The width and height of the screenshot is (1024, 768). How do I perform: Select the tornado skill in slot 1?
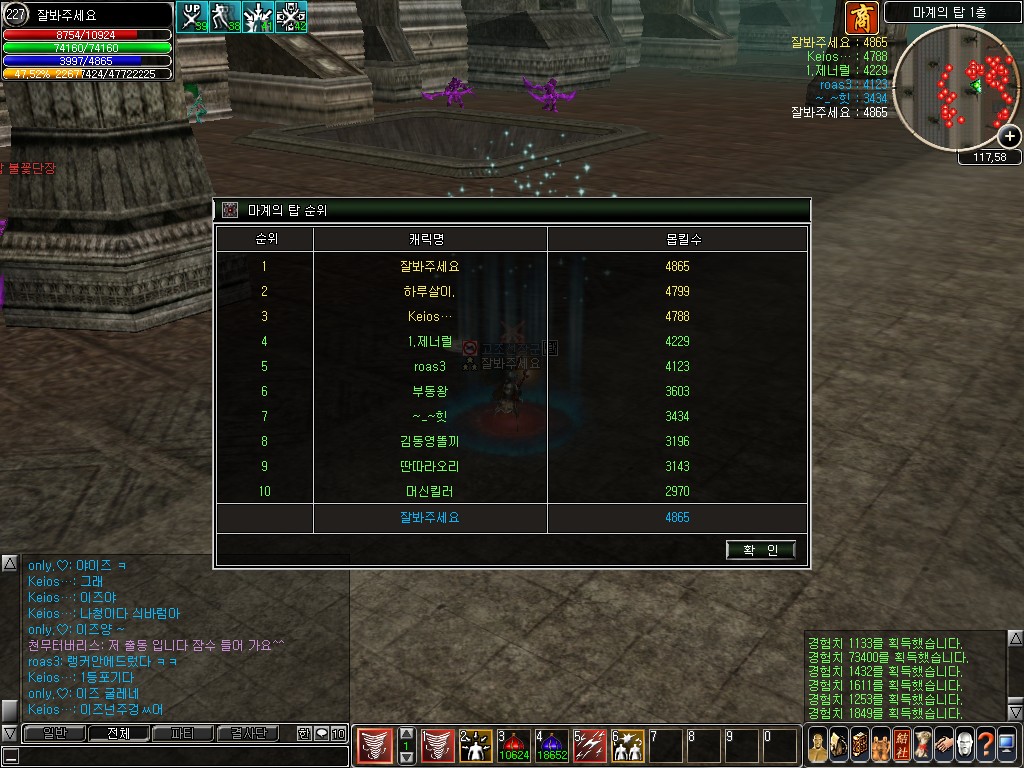click(x=438, y=746)
